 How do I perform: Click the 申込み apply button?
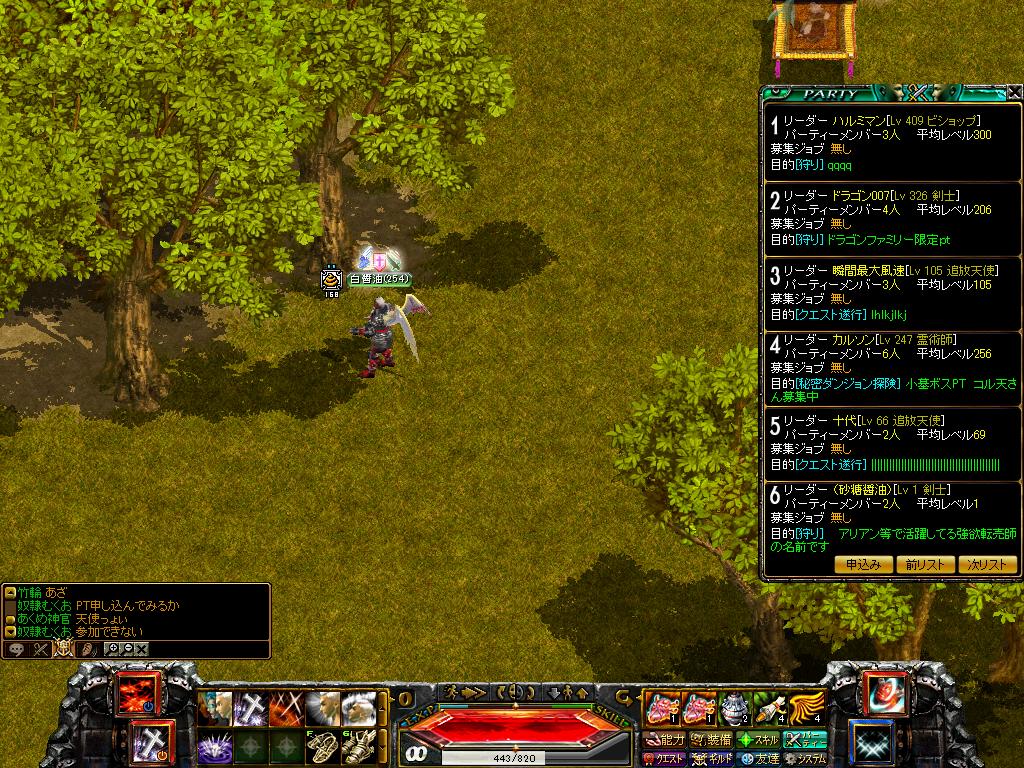[x=862, y=564]
